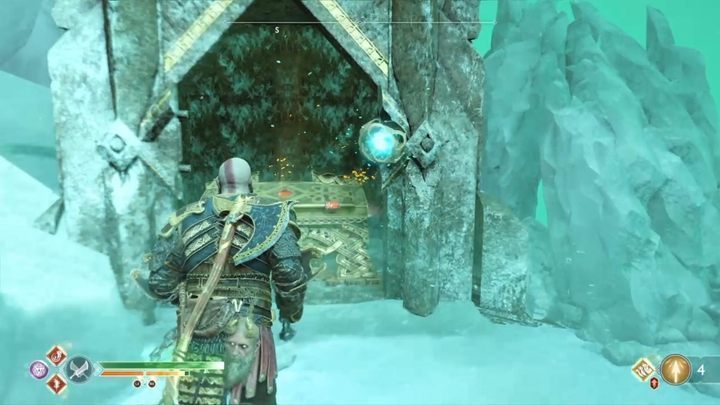Select the golden arrow ability icon
This screenshot has height=405, width=720.
point(676,369)
